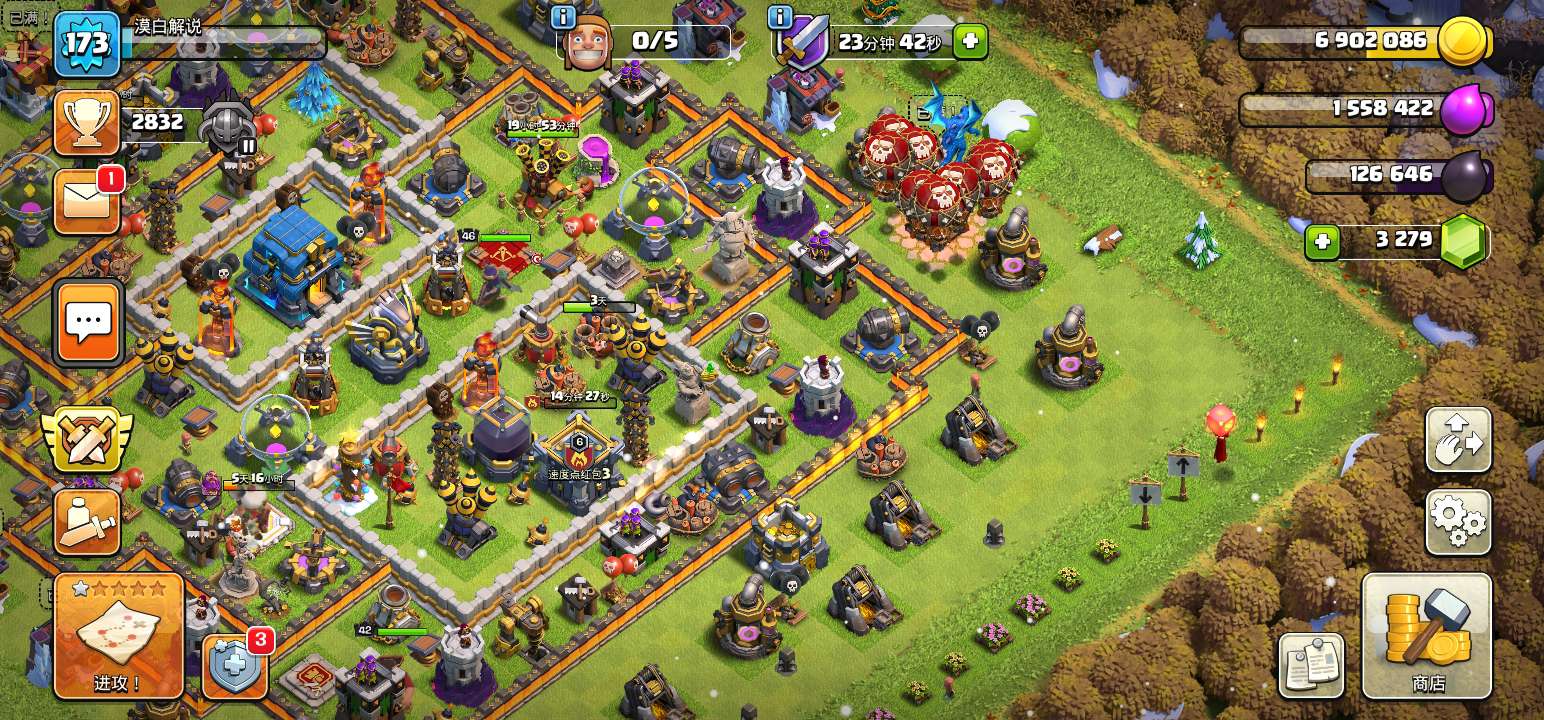Open the chat speech bubble
The height and width of the screenshot is (720, 1544).
89,322
